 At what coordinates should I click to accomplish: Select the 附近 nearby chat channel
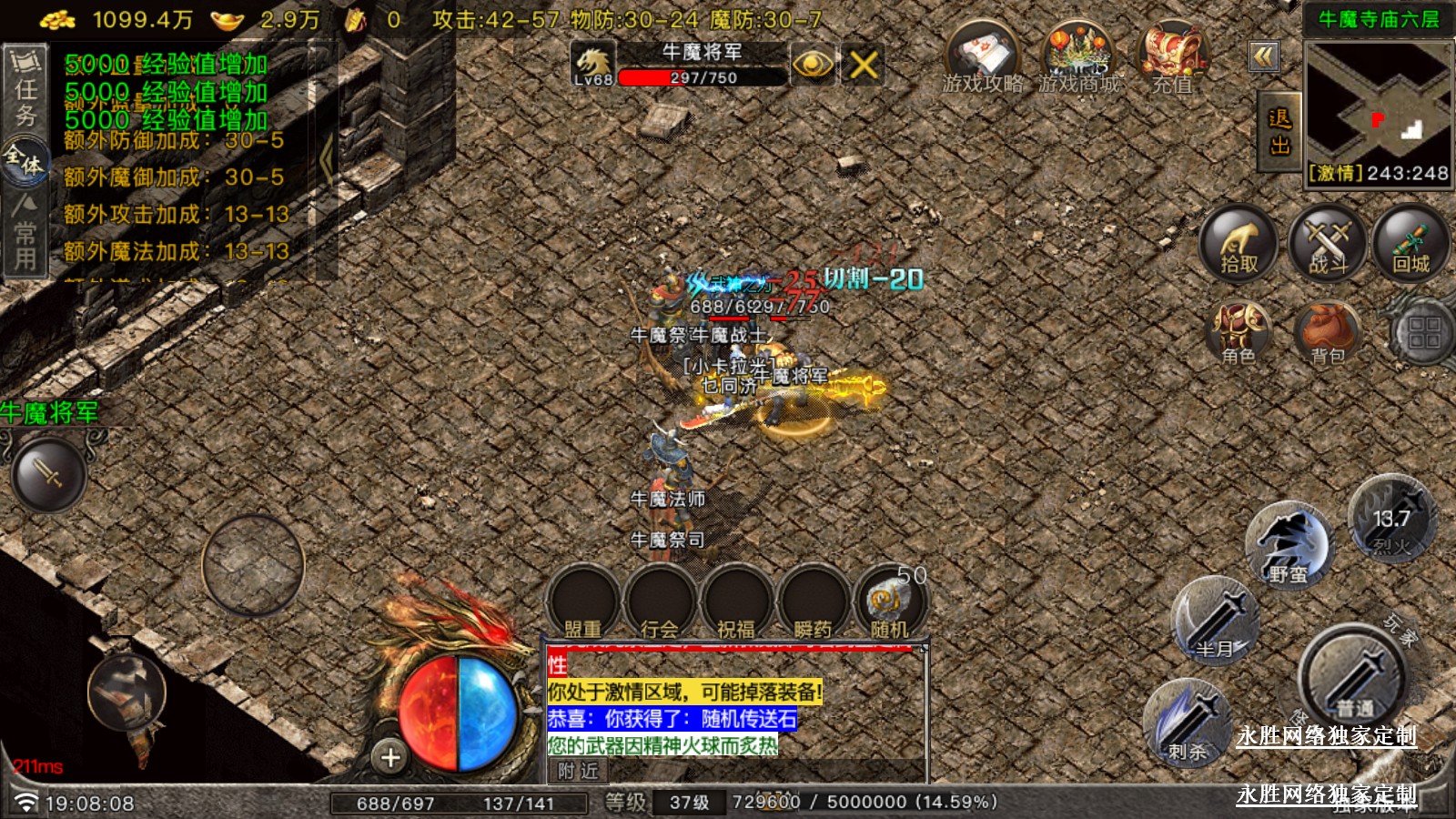pyautogui.click(x=579, y=771)
